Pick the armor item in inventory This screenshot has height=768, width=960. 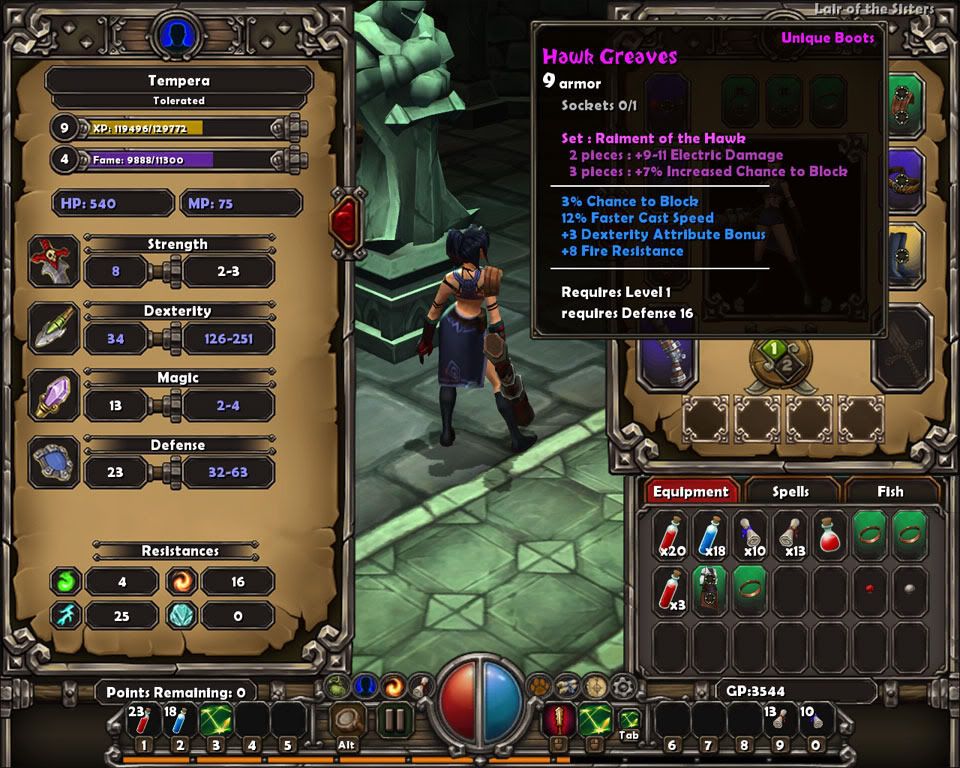pyautogui.click(x=712, y=588)
